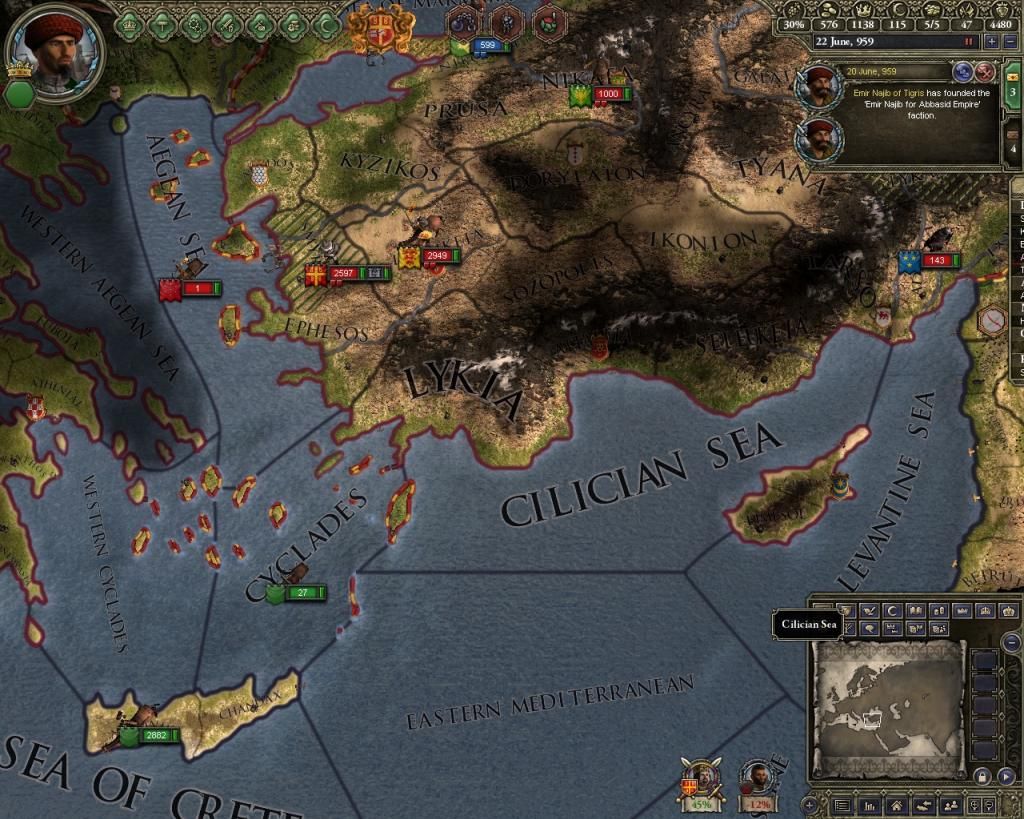The image size is (1024, 819).
Task: Increase game speed with plus button
Action: 992,42
